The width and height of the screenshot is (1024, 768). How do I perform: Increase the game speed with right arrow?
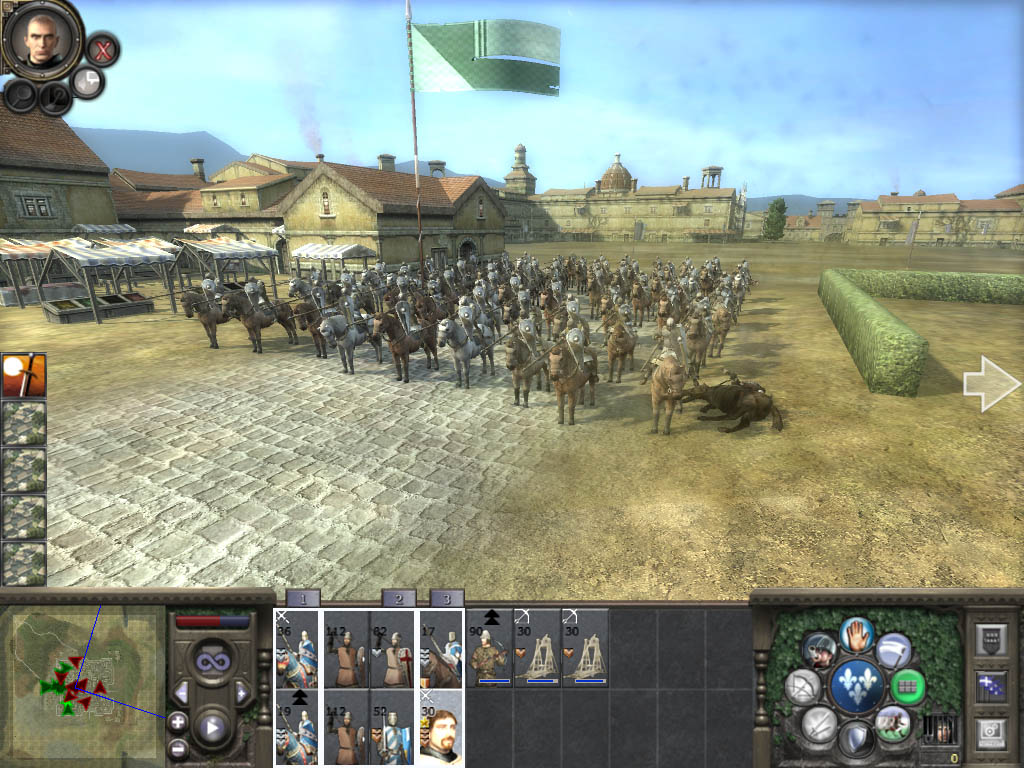pos(241,692)
